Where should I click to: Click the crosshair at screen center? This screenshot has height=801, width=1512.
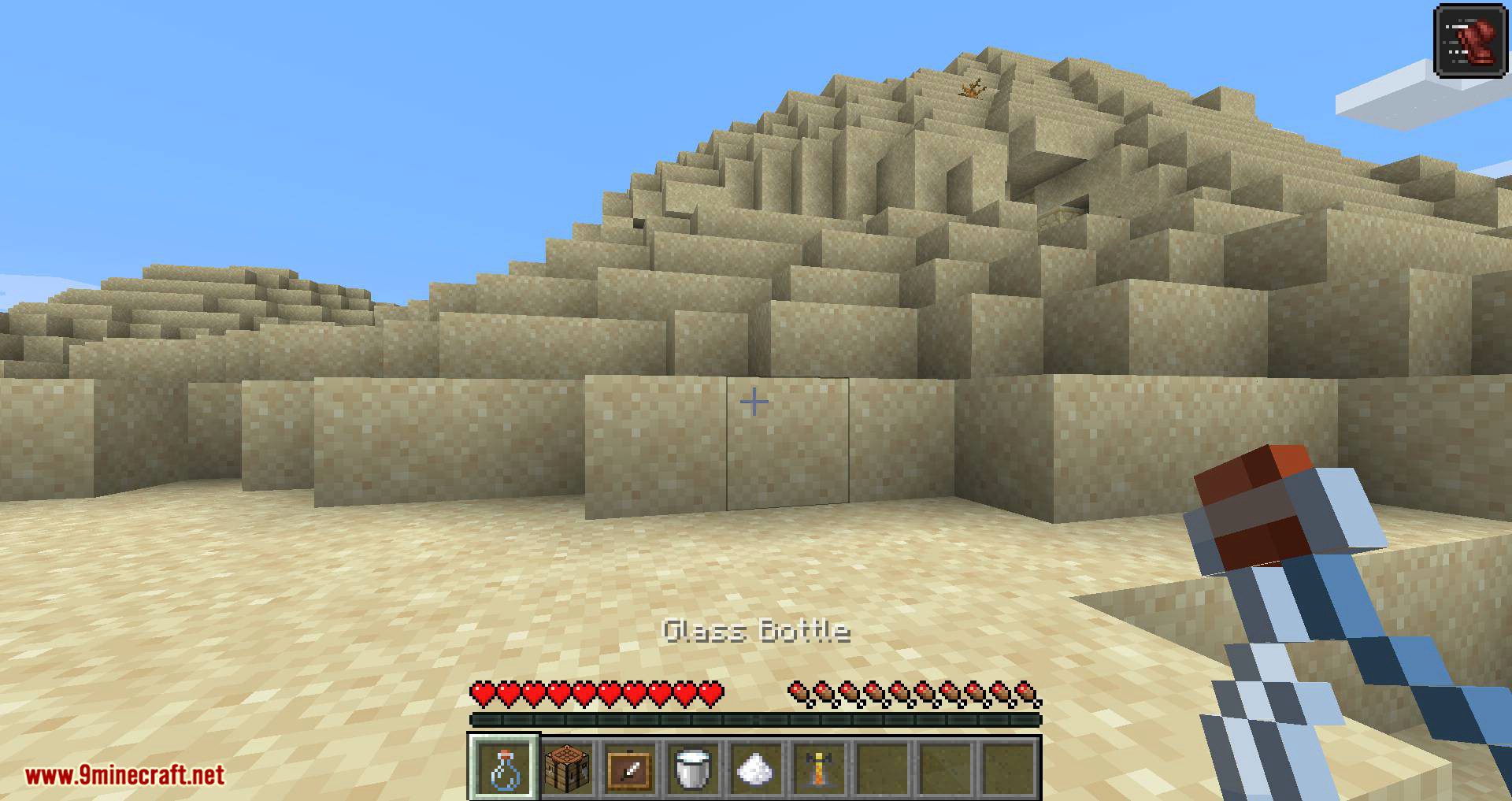(x=755, y=401)
